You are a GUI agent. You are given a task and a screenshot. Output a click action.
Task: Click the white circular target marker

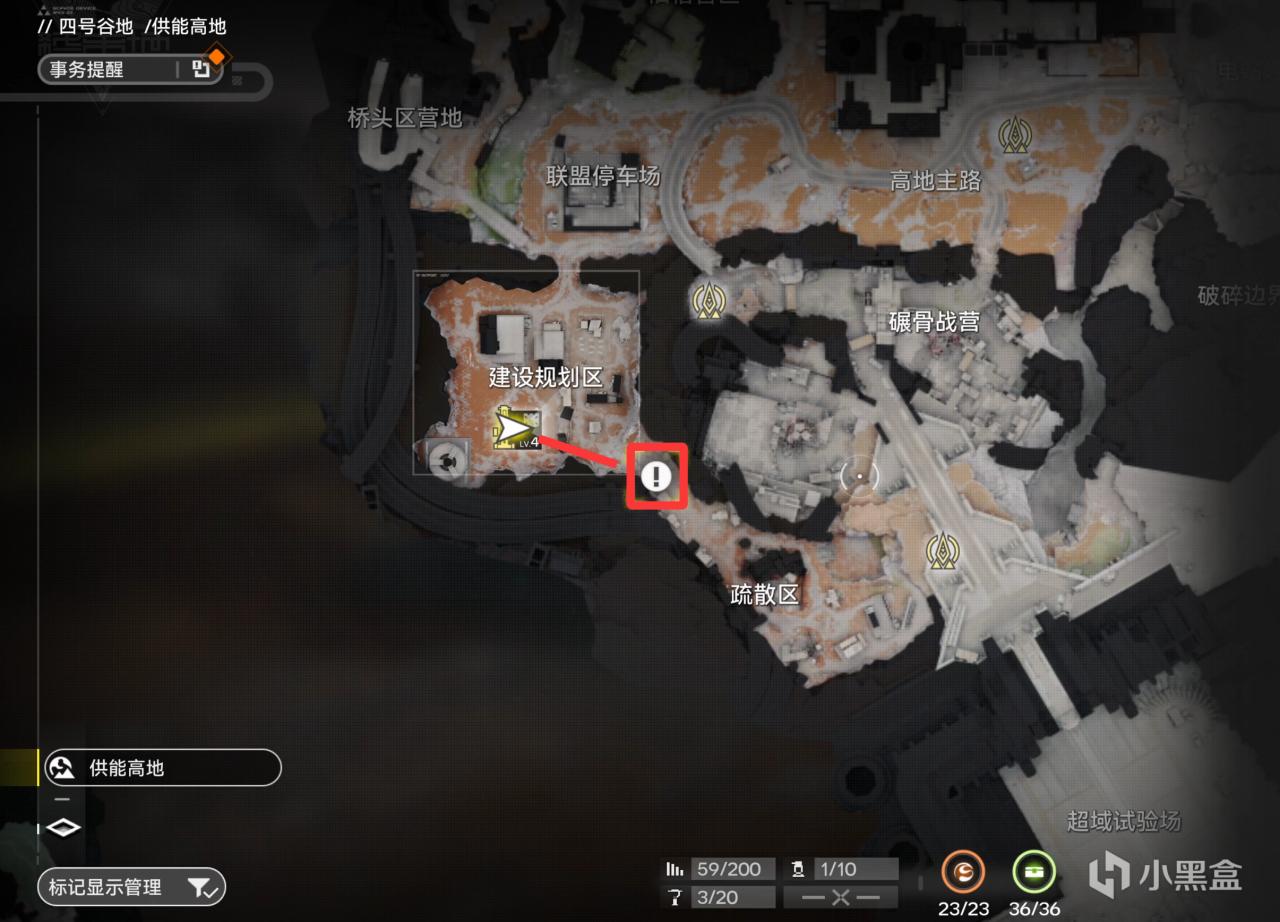(859, 475)
